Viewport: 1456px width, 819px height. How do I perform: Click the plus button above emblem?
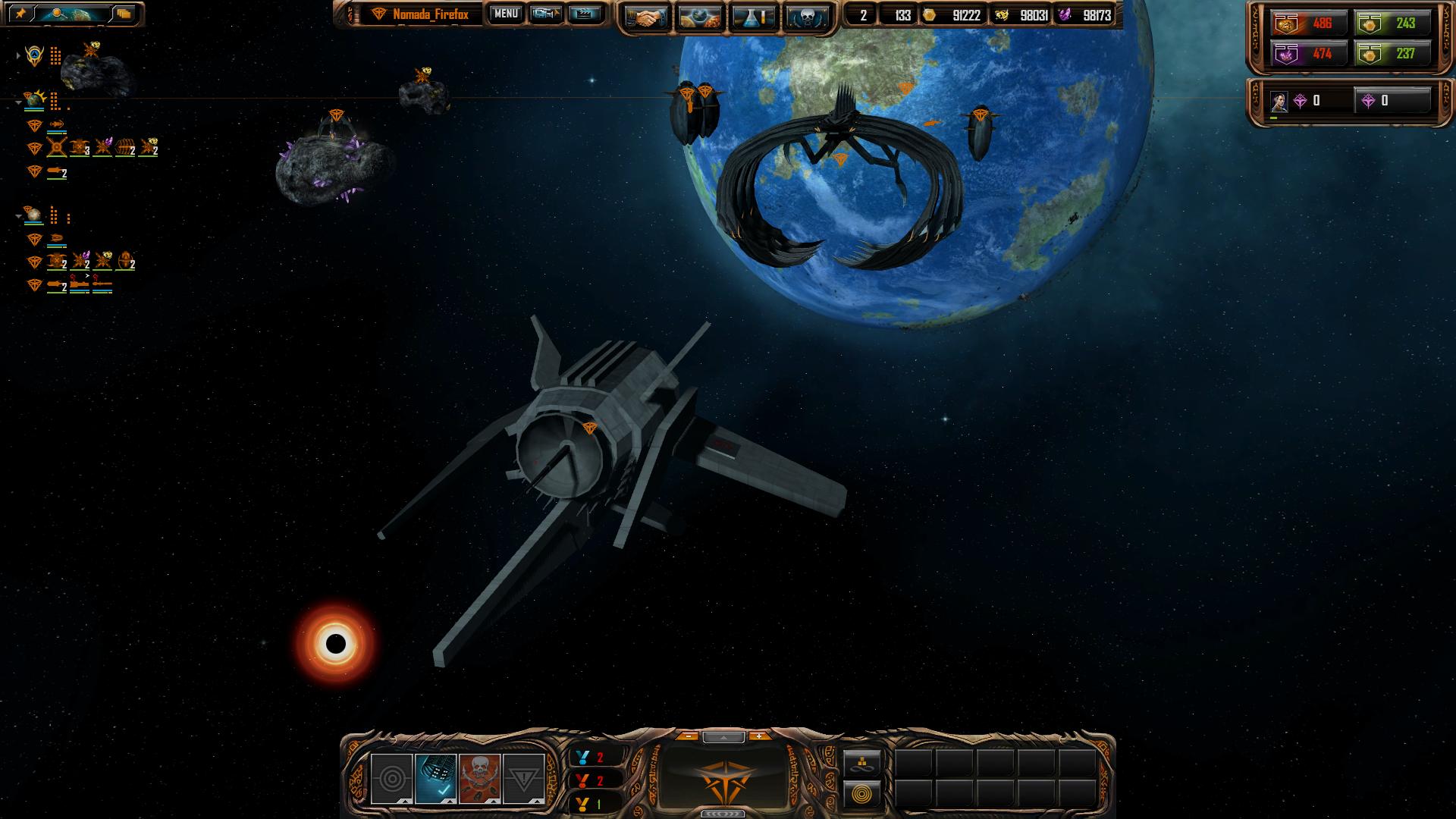[x=759, y=736]
